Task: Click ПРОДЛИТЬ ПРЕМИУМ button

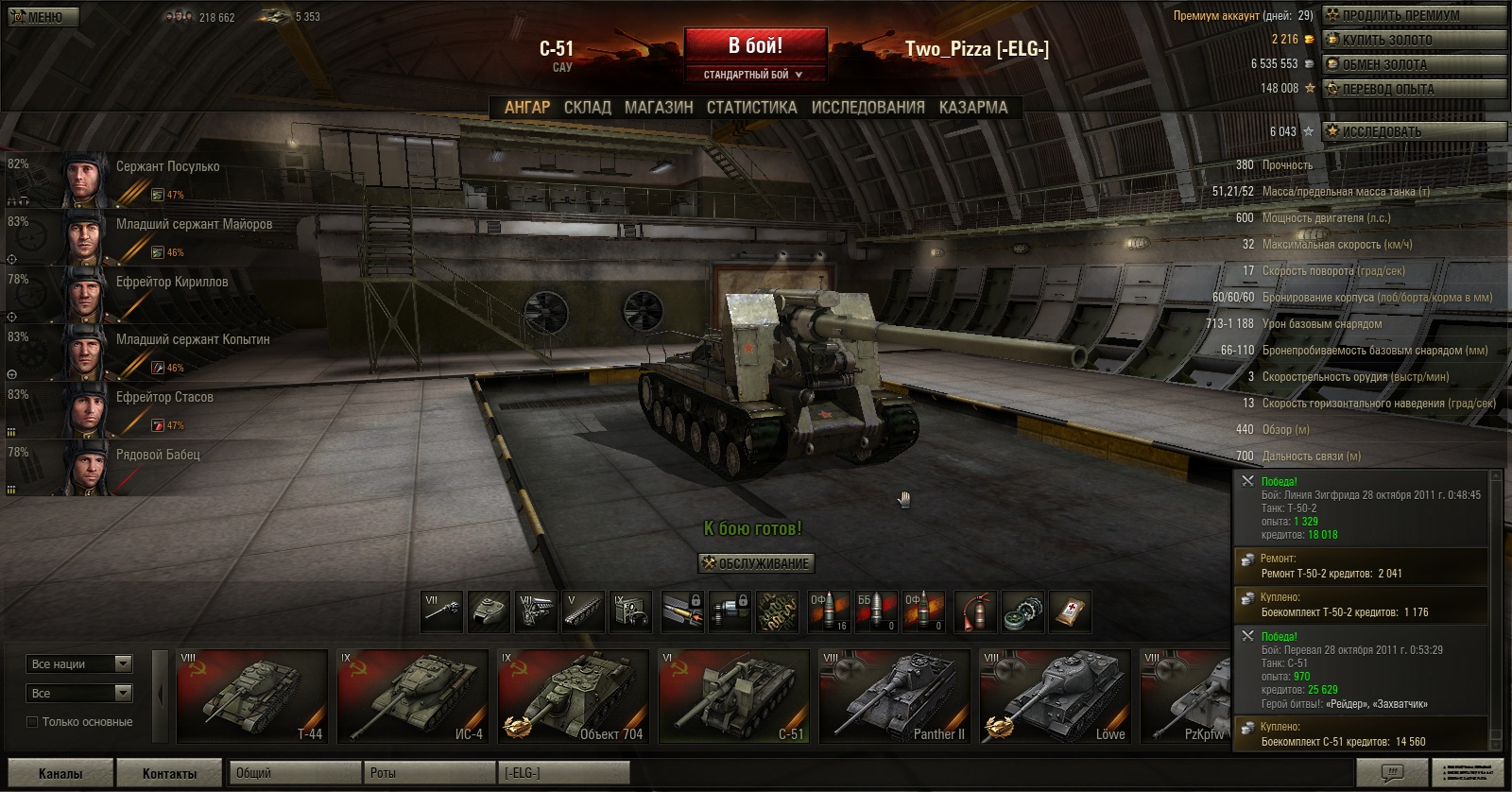Action: pyautogui.click(x=1413, y=15)
